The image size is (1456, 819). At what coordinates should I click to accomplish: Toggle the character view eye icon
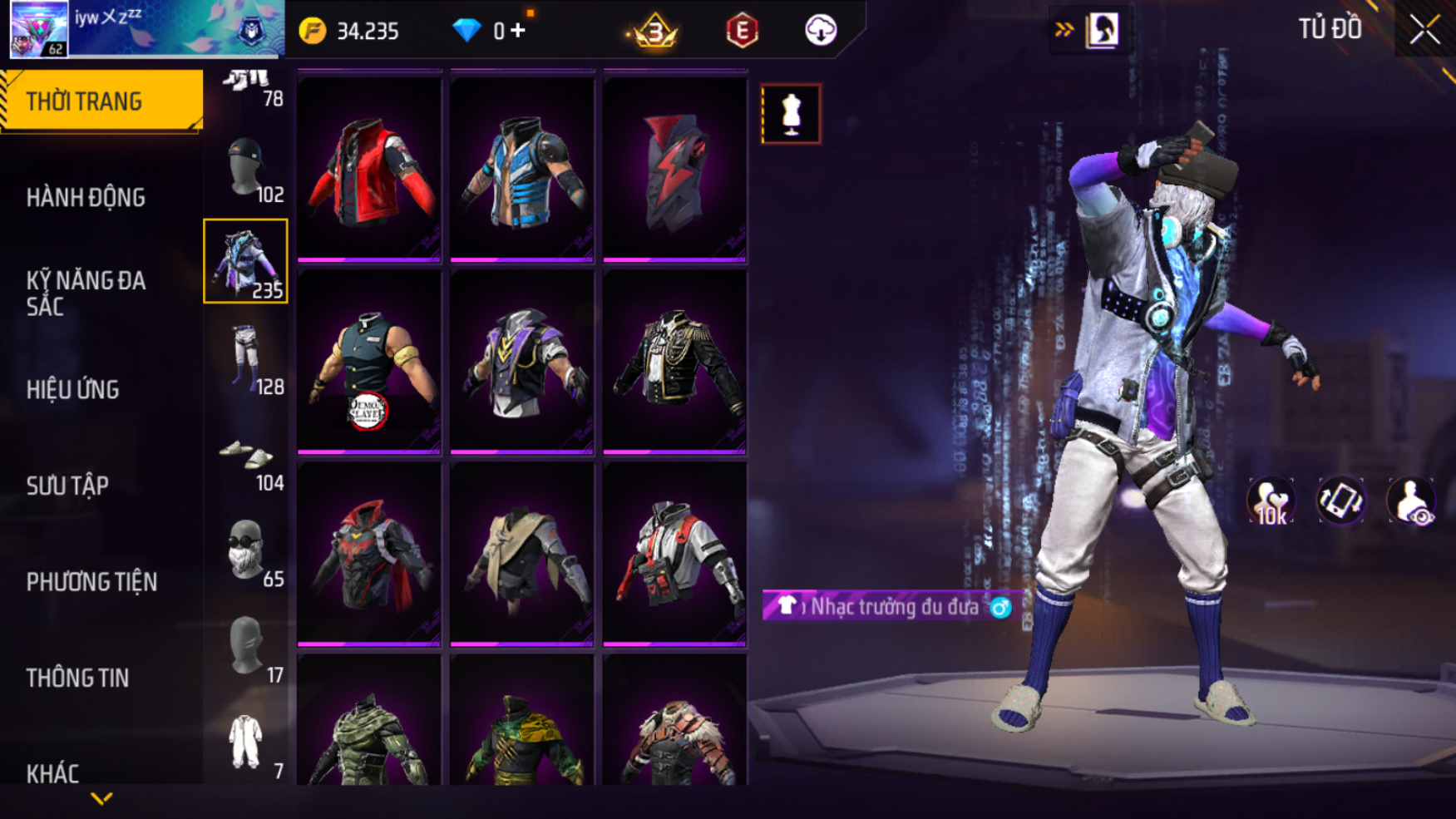[x=1410, y=501]
